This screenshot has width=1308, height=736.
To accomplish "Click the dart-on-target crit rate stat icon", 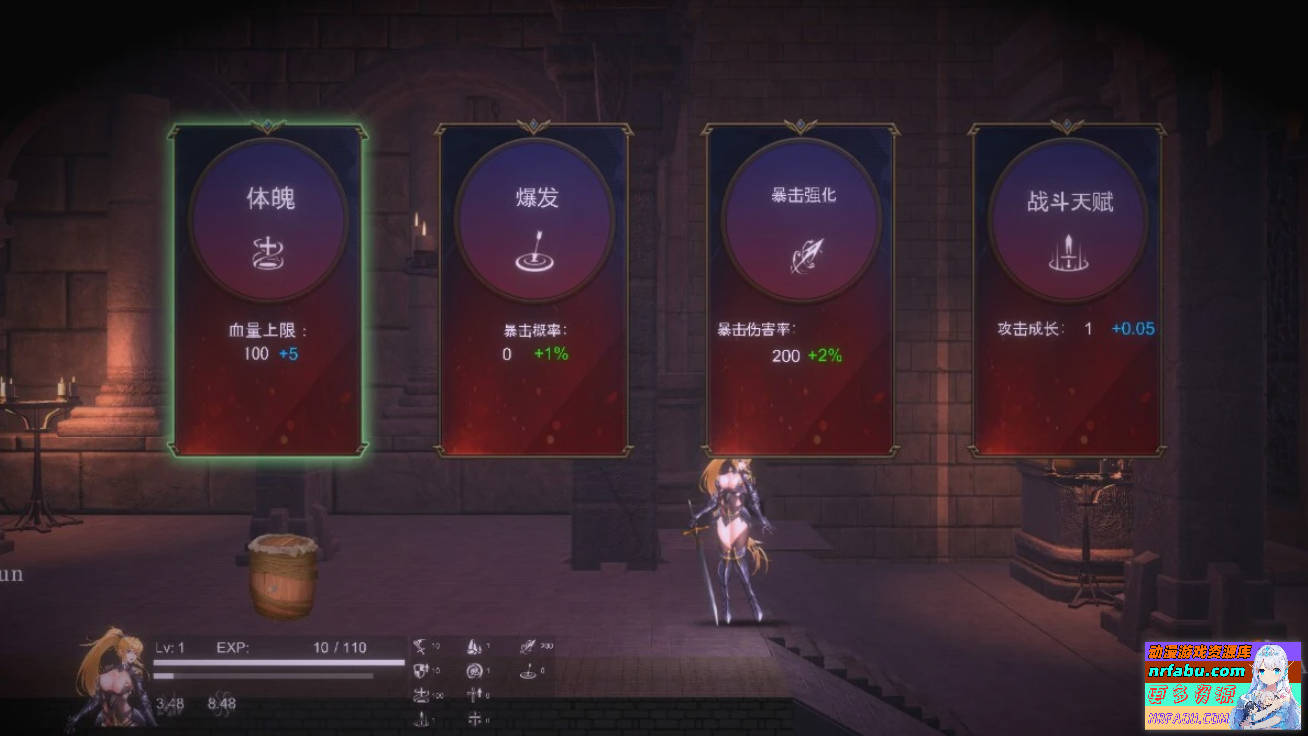I will (x=528, y=672).
